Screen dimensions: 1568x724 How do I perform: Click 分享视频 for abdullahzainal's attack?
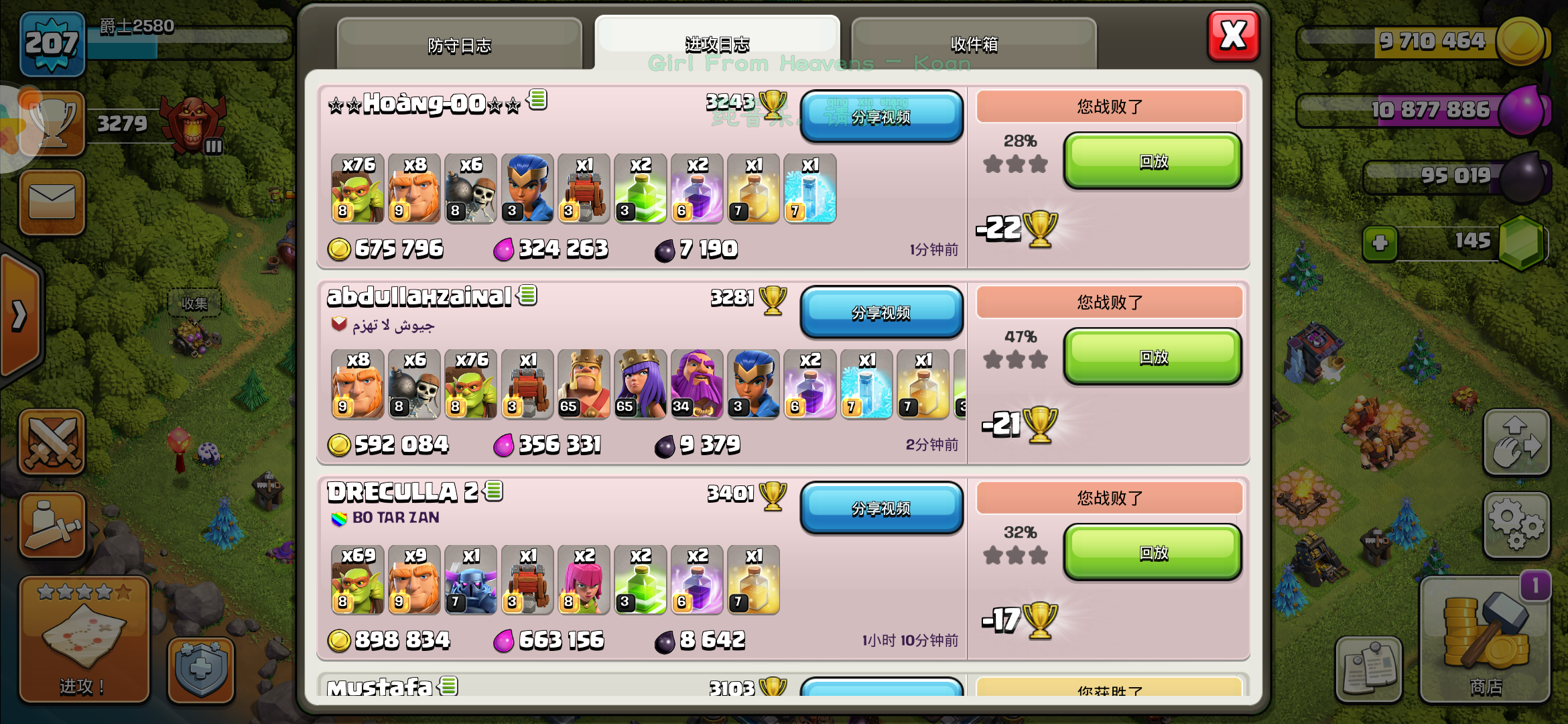click(882, 312)
